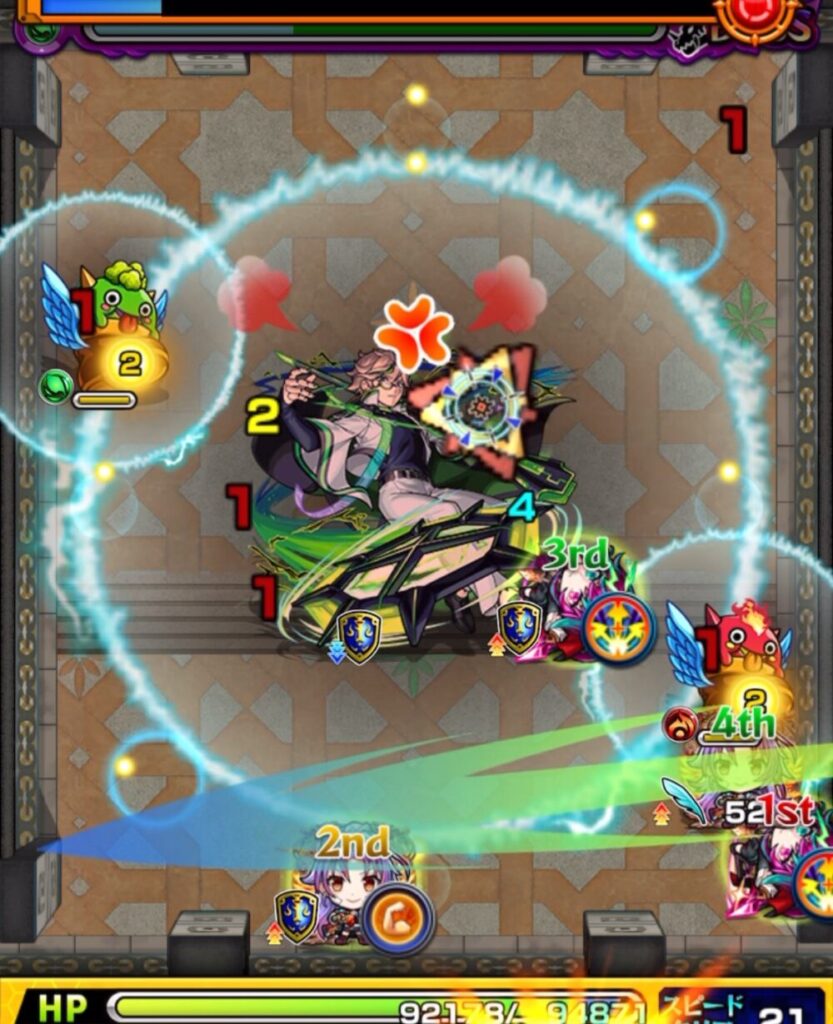Tap the red round button at top-right

757,14
